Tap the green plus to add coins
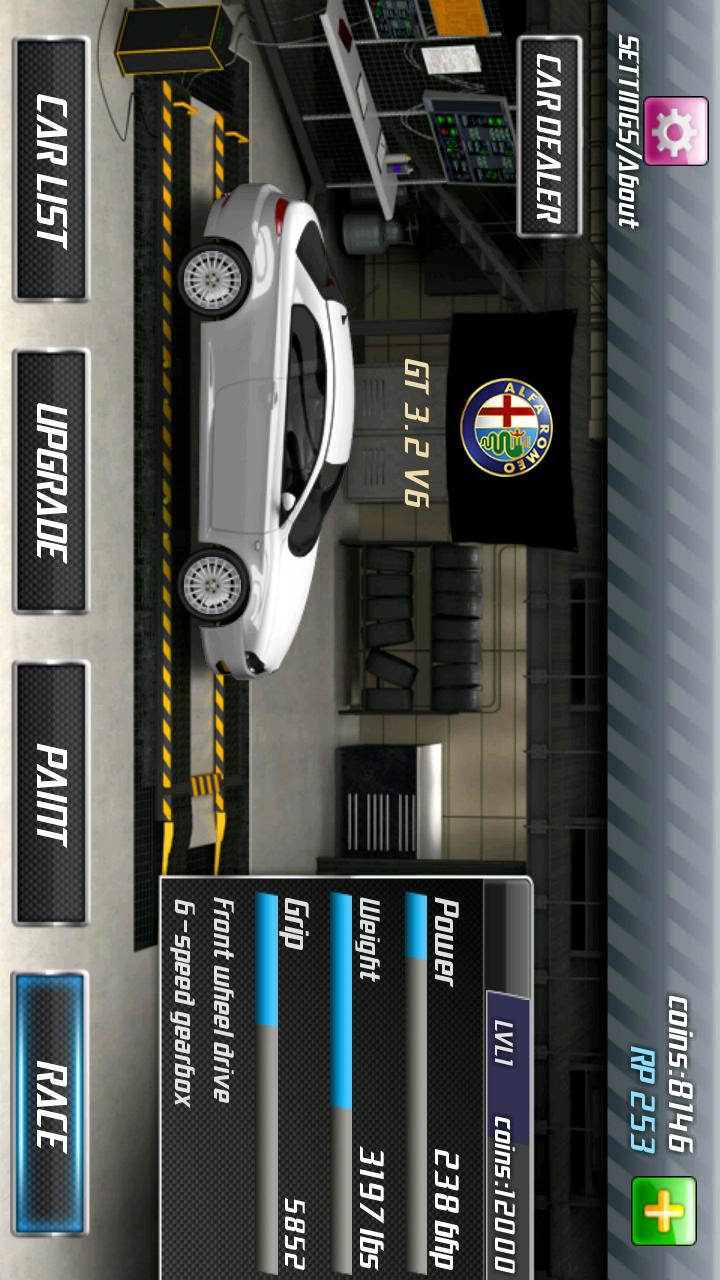Screen dimensions: 720x1280 (x=664, y=1211)
